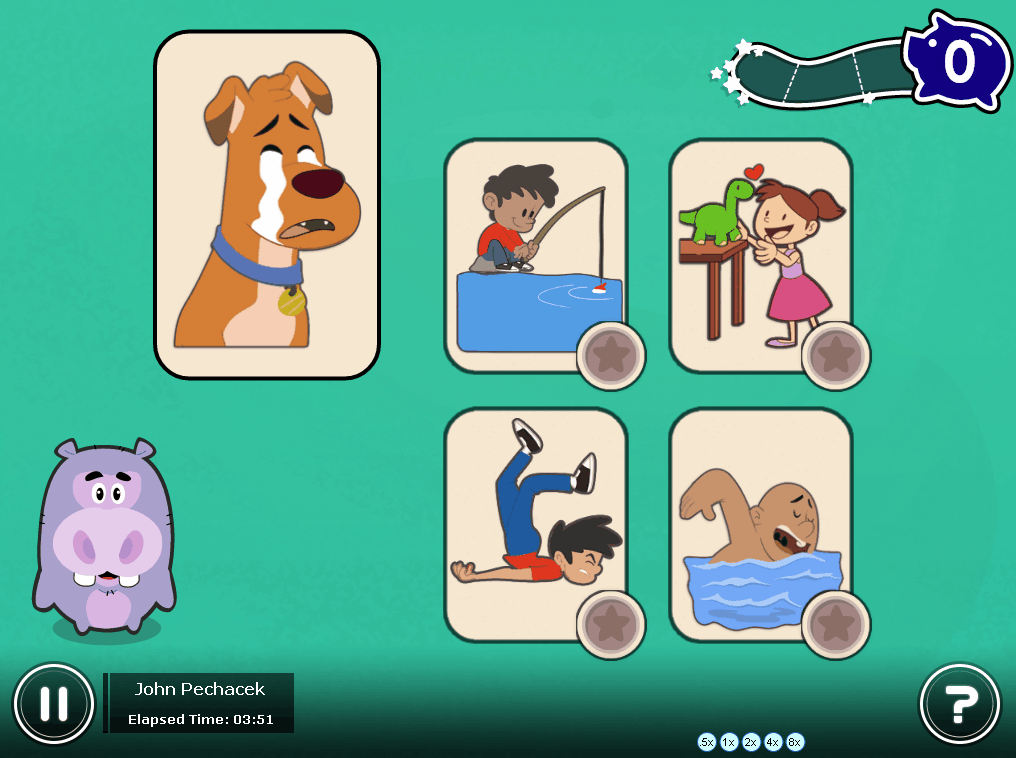Set playback speed to 1x
The image size is (1016, 758).
point(729,742)
